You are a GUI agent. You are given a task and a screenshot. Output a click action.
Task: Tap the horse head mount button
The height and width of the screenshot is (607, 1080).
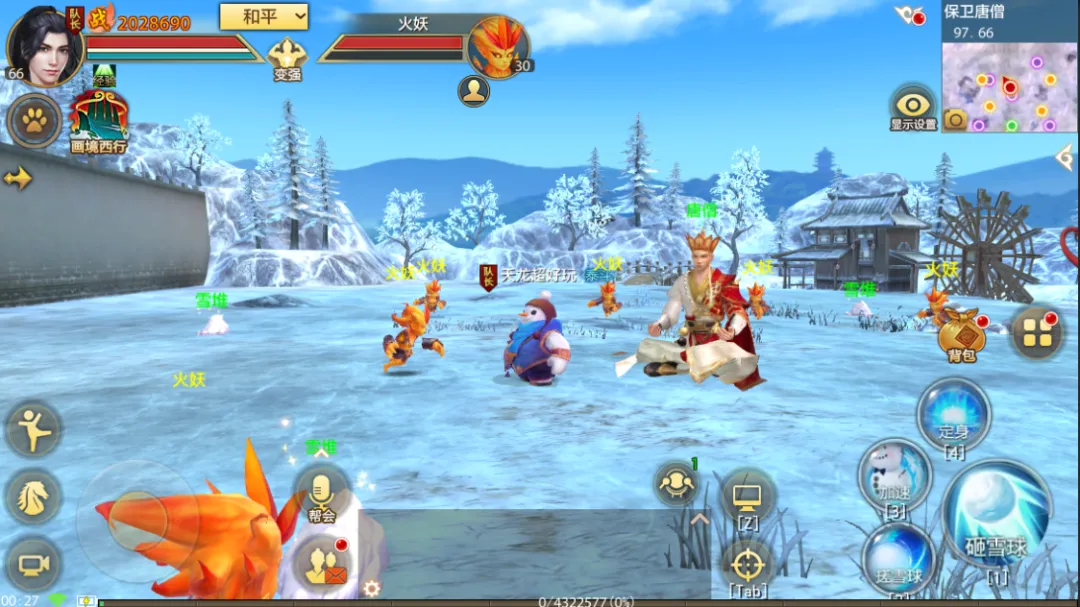tap(34, 495)
